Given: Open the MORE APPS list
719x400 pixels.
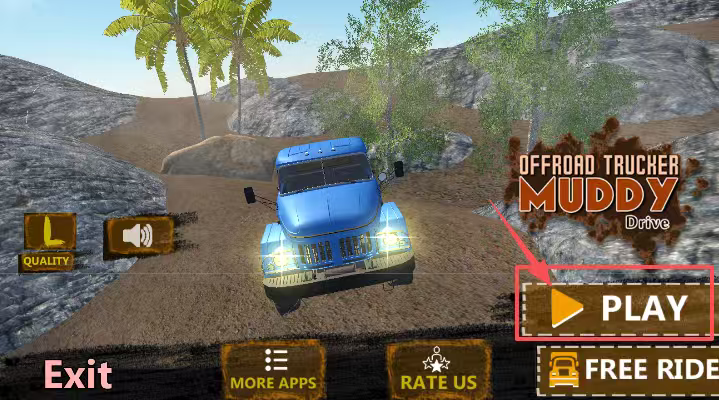Looking at the screenshot, I should pyautogui.click(x=273, y=369).
